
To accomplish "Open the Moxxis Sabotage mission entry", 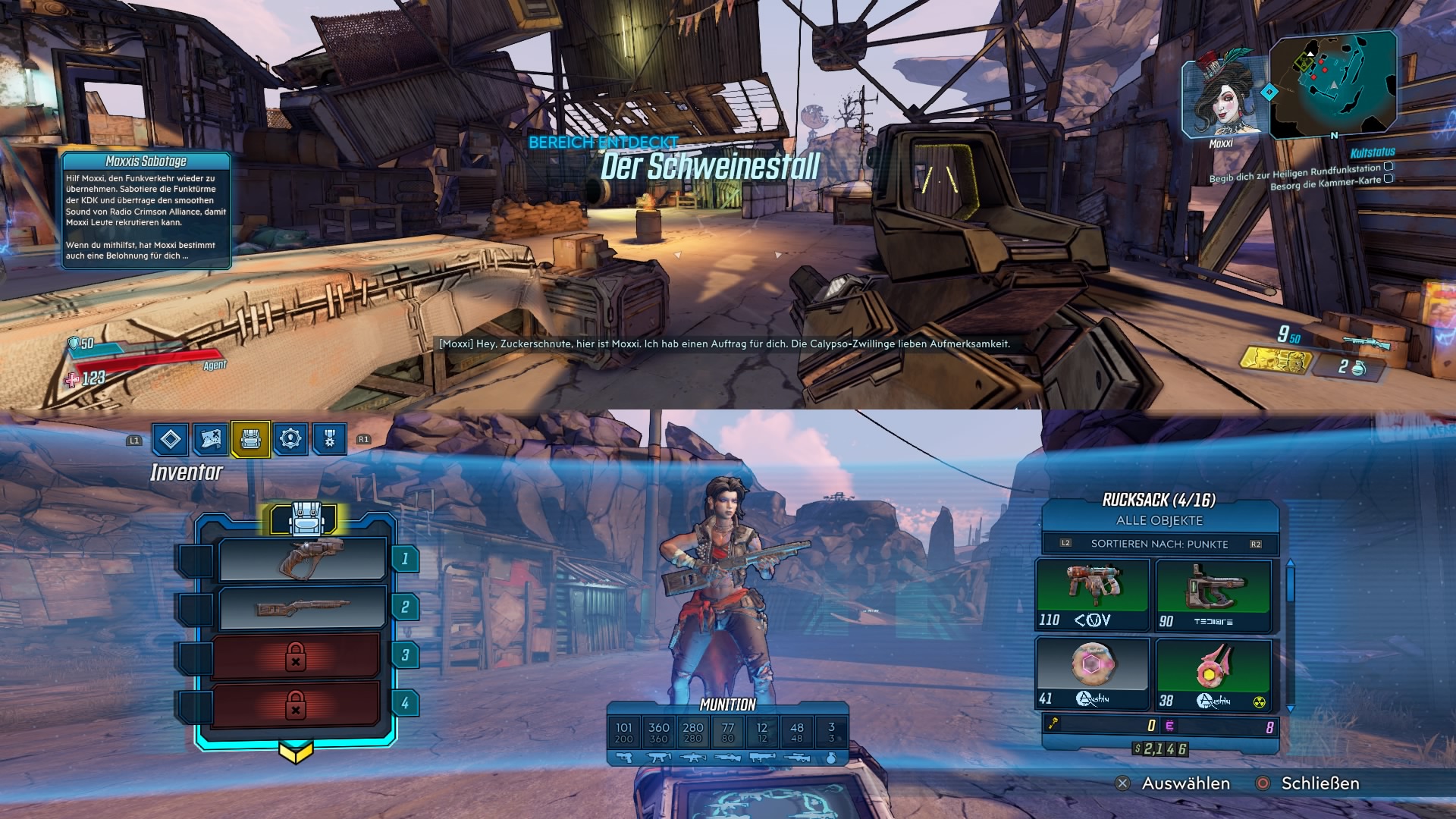I will [146, 162].
